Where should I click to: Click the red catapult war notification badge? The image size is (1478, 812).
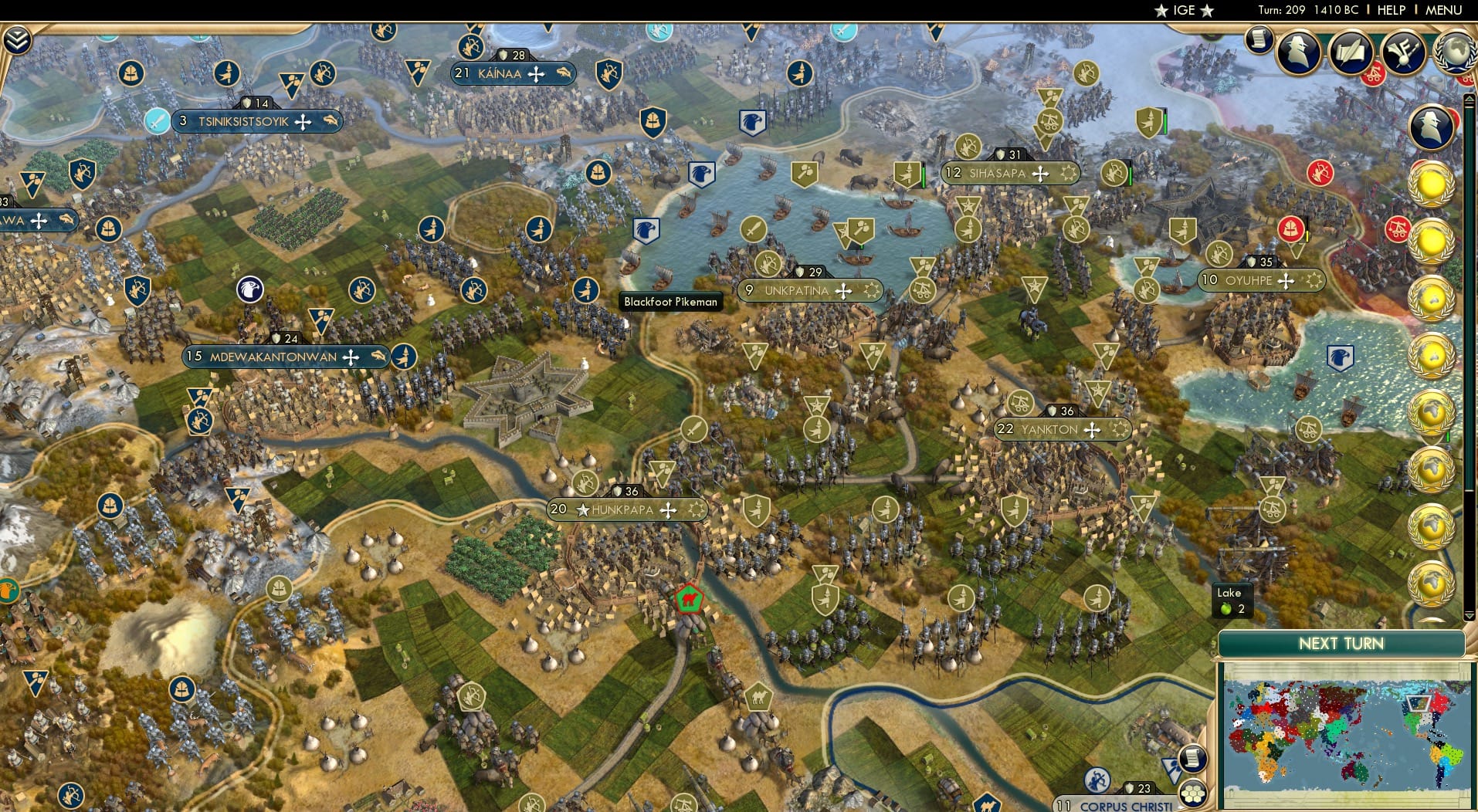[x=1398, y=229]
